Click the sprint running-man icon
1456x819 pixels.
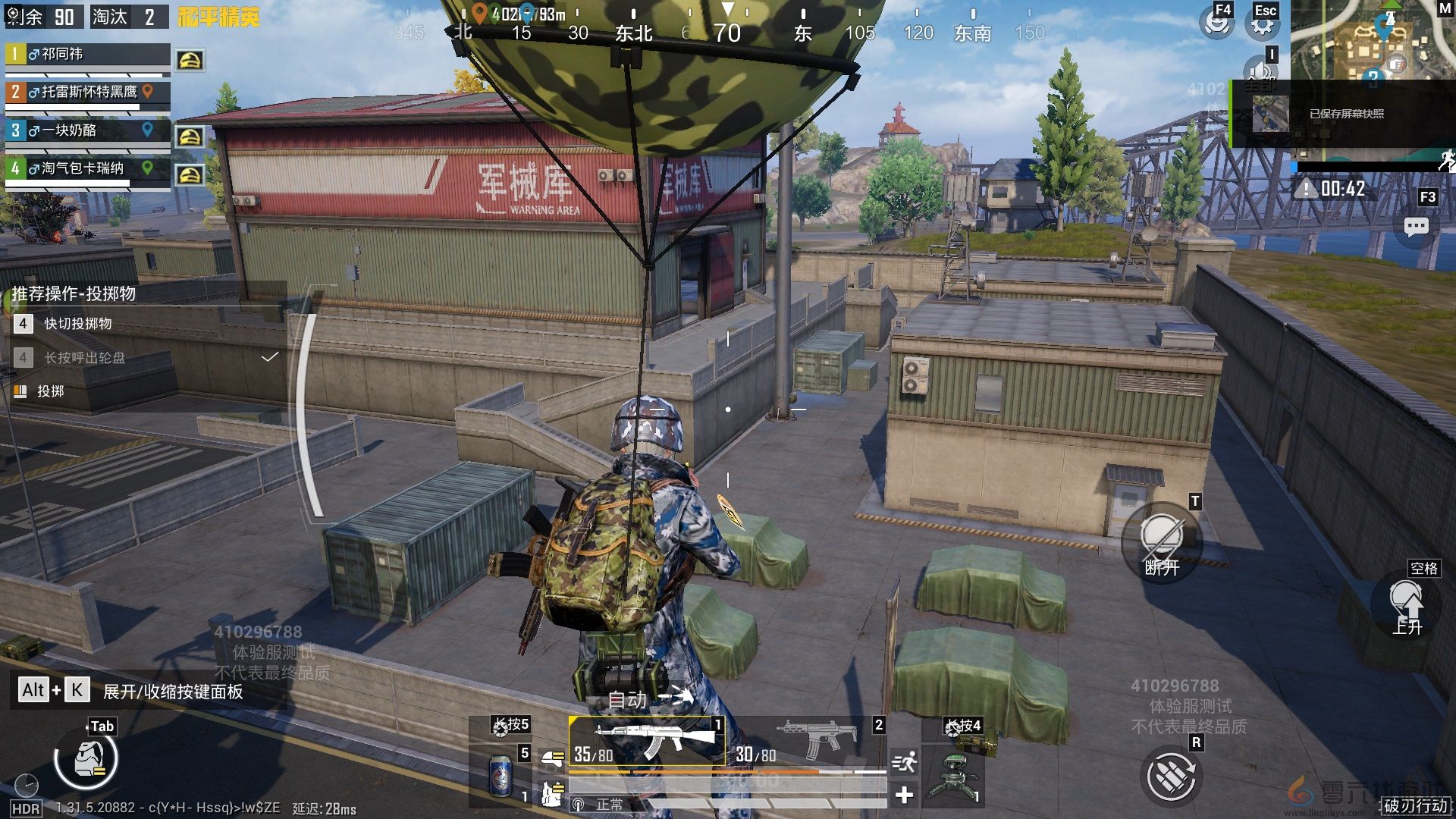(905, 761)
